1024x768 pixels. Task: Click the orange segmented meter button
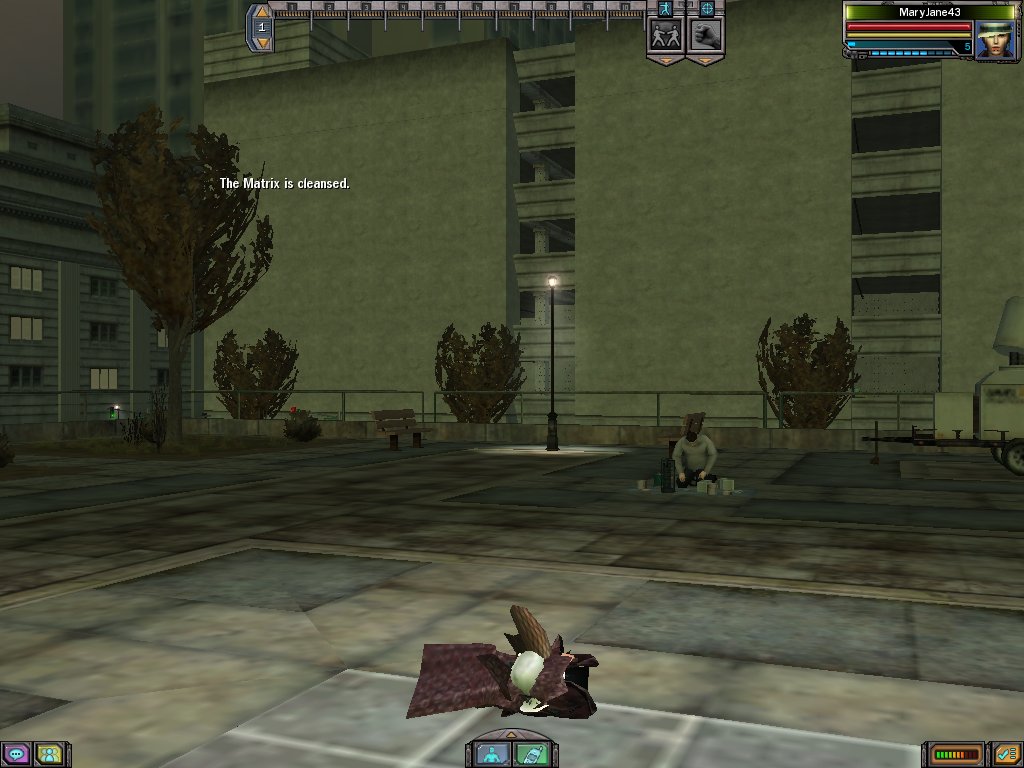pyautogui.click(x=956, y=753)
